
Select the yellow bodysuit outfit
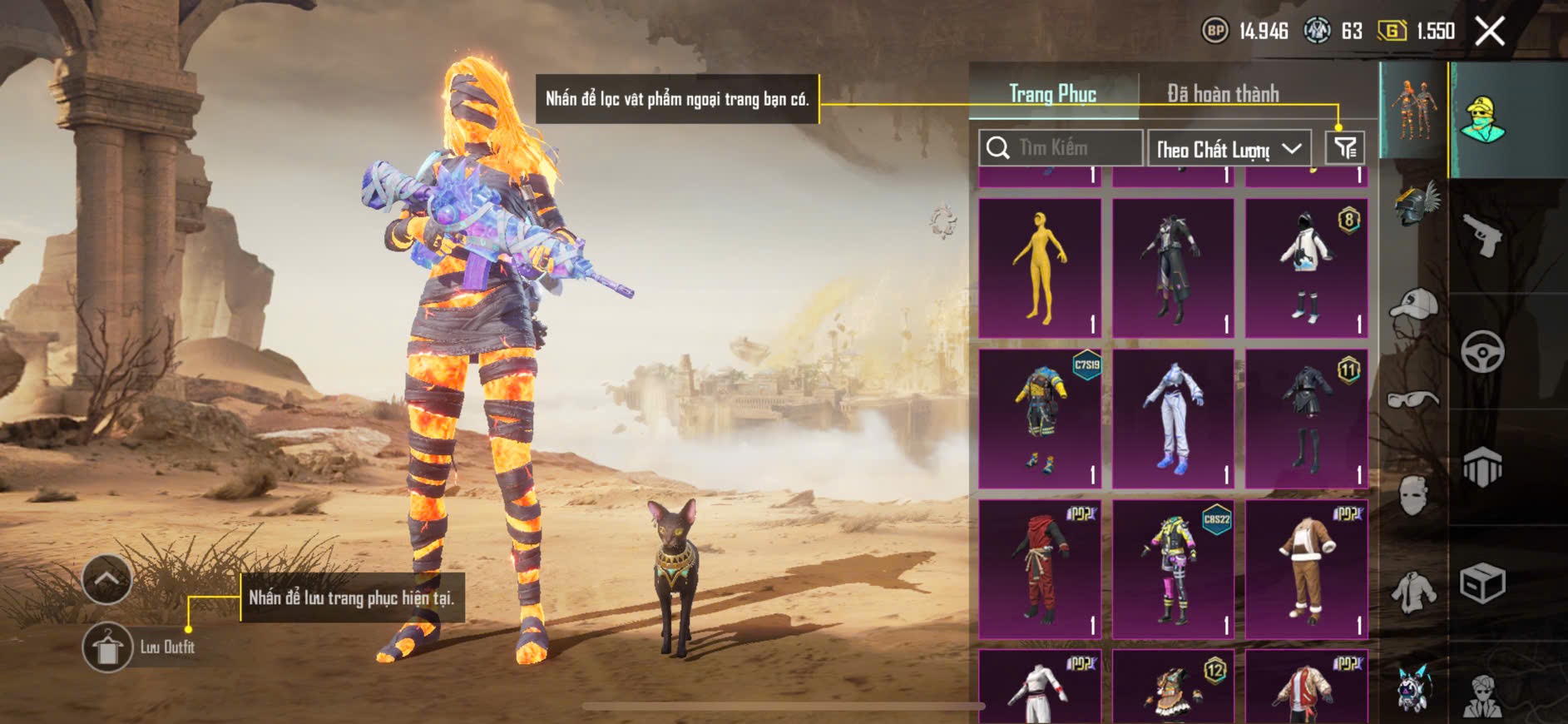click(x=1040, y=268)
